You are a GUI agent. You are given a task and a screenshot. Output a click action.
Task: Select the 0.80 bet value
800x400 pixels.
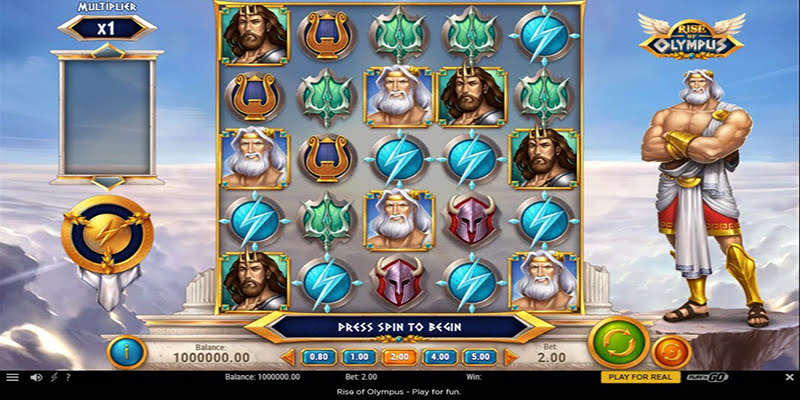(x=318, y=356)
